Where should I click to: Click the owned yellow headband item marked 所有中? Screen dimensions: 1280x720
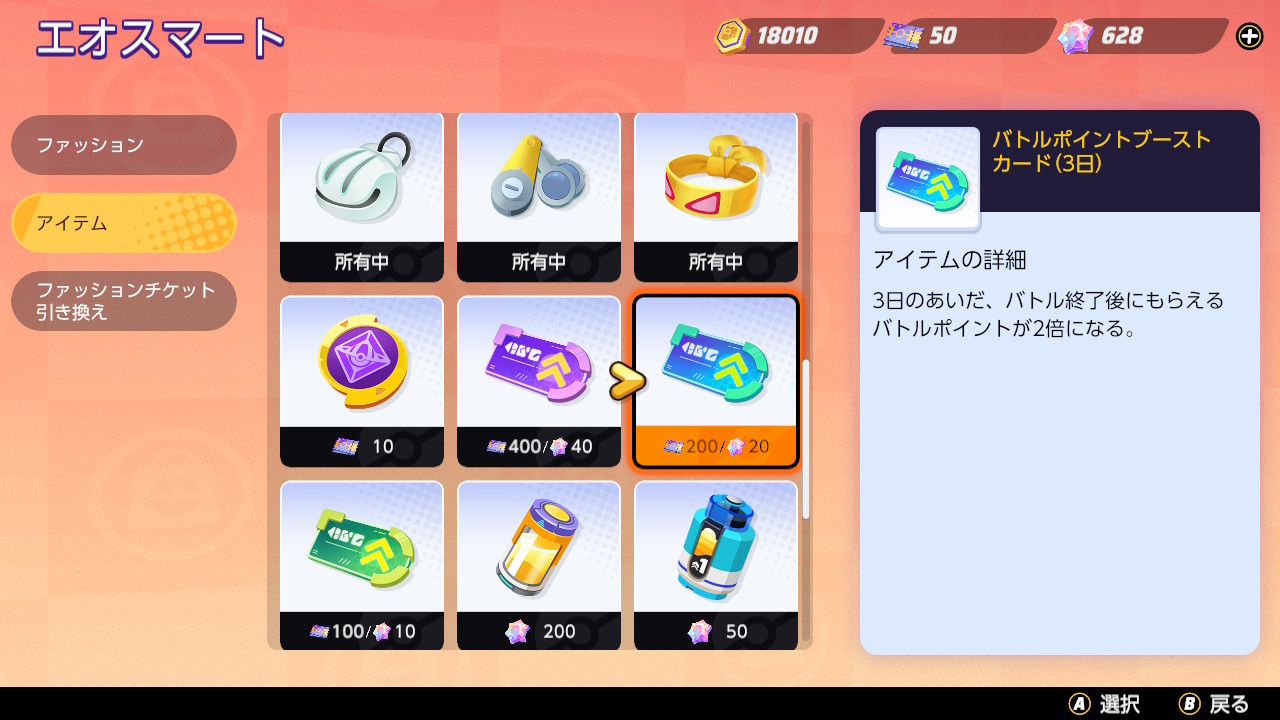tap(716, 196)
